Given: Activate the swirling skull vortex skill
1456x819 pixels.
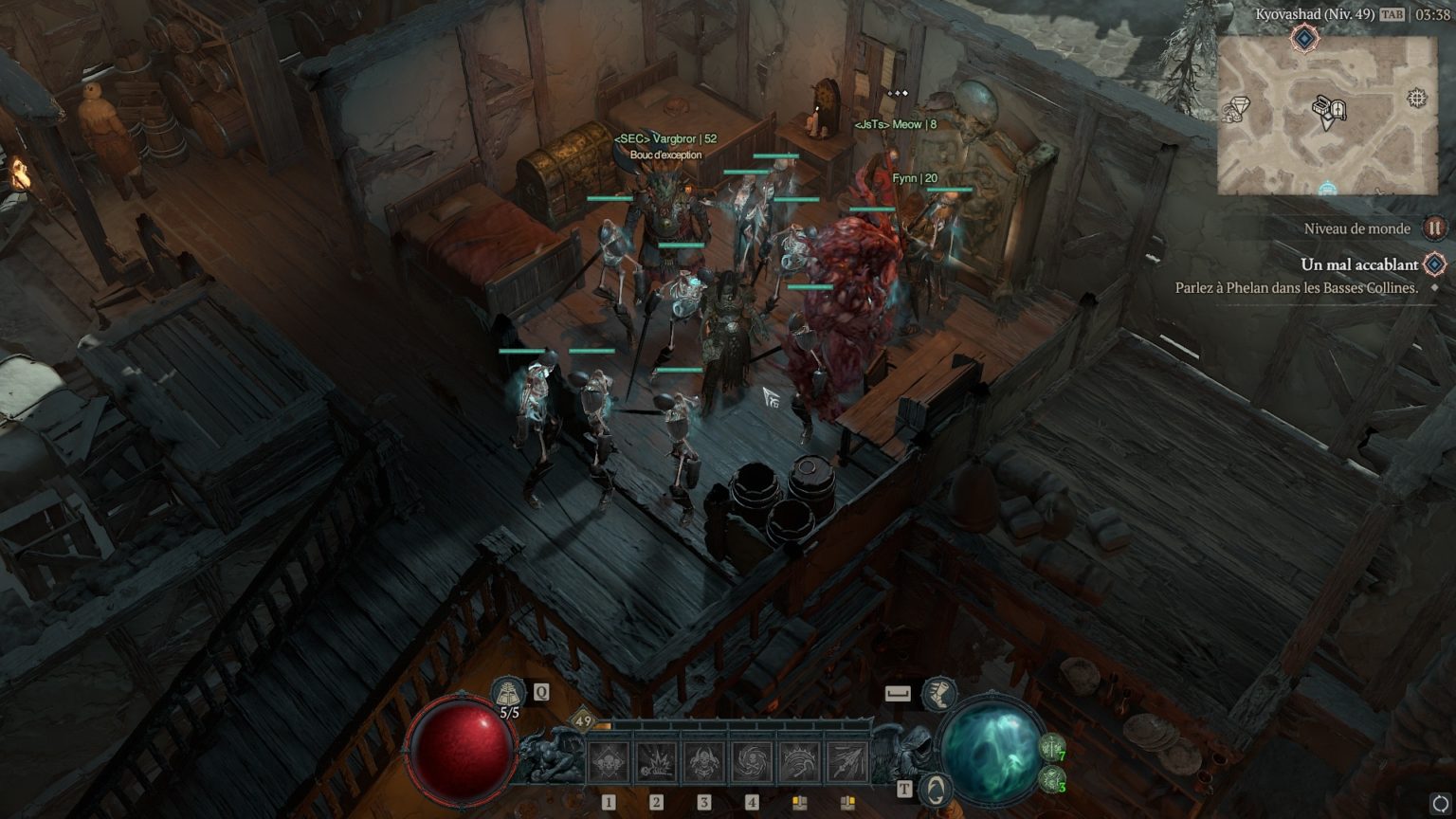Looking at the screenshot, I should [752, 762].
